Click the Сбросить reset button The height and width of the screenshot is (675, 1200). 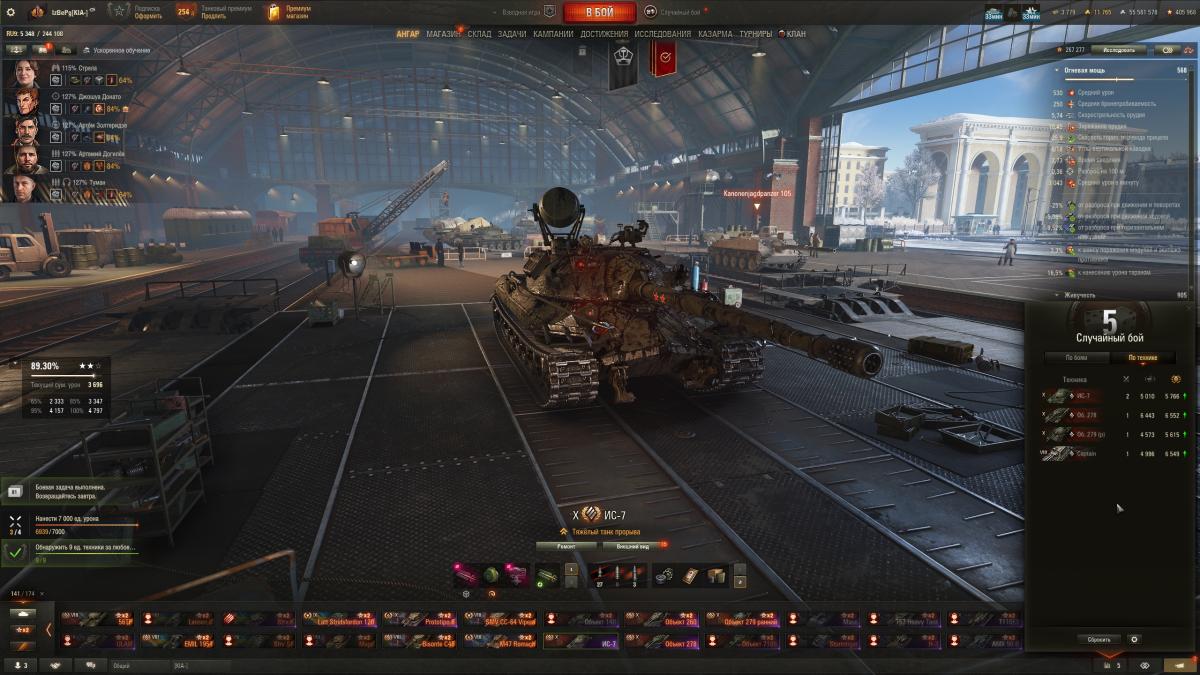(1100, 639)
